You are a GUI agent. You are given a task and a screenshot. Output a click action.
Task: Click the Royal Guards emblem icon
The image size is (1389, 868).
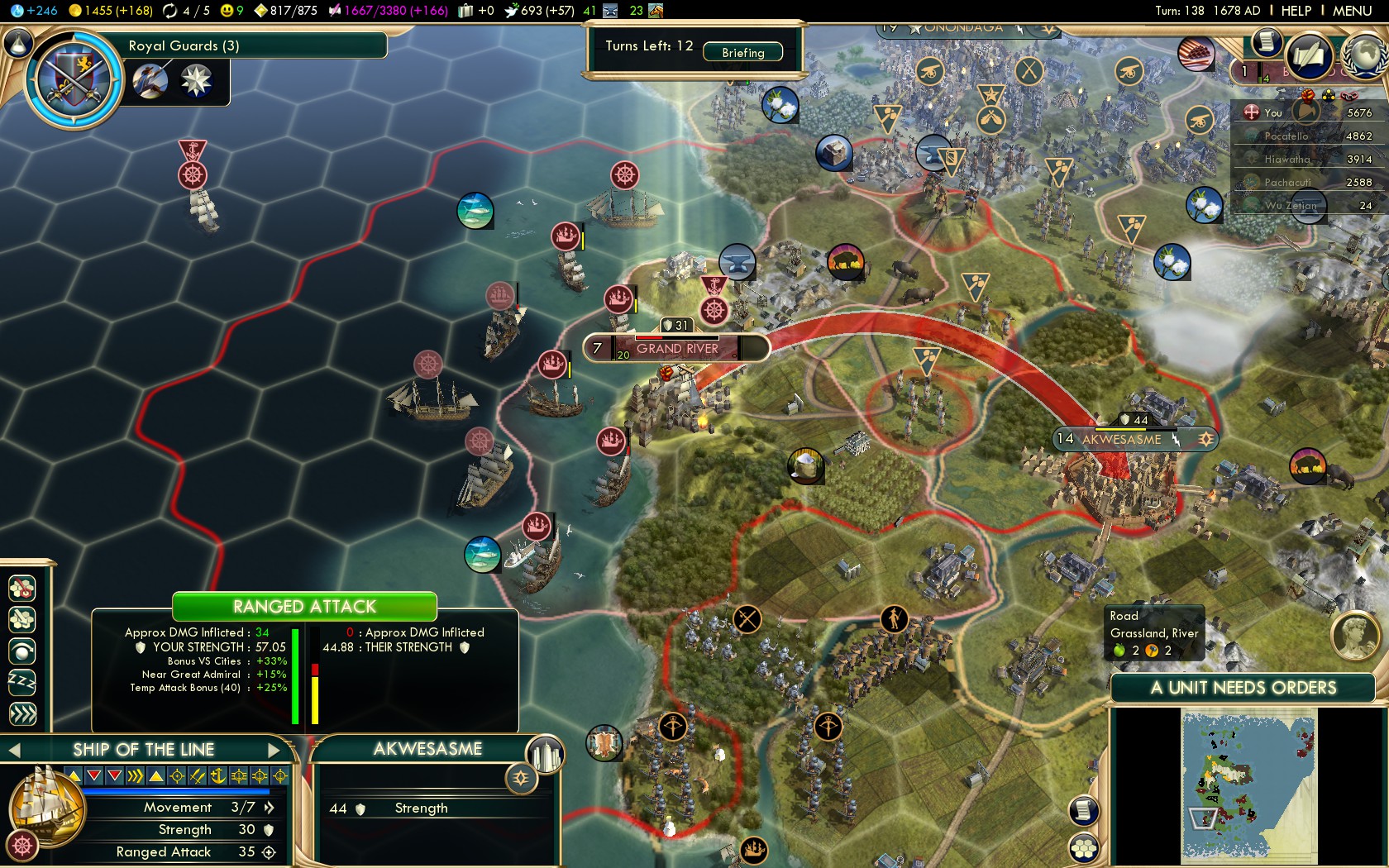pos(73,79)
